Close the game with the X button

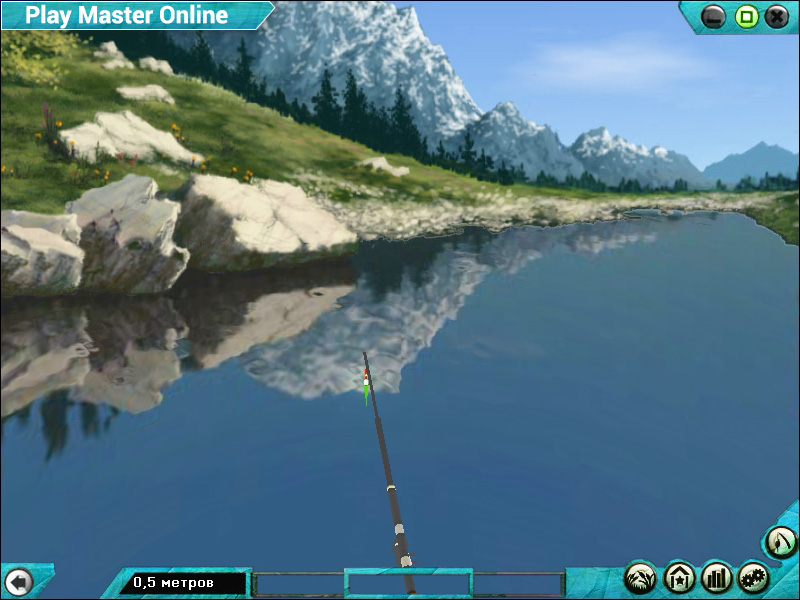pyautogui.click(x=777, y=16)
